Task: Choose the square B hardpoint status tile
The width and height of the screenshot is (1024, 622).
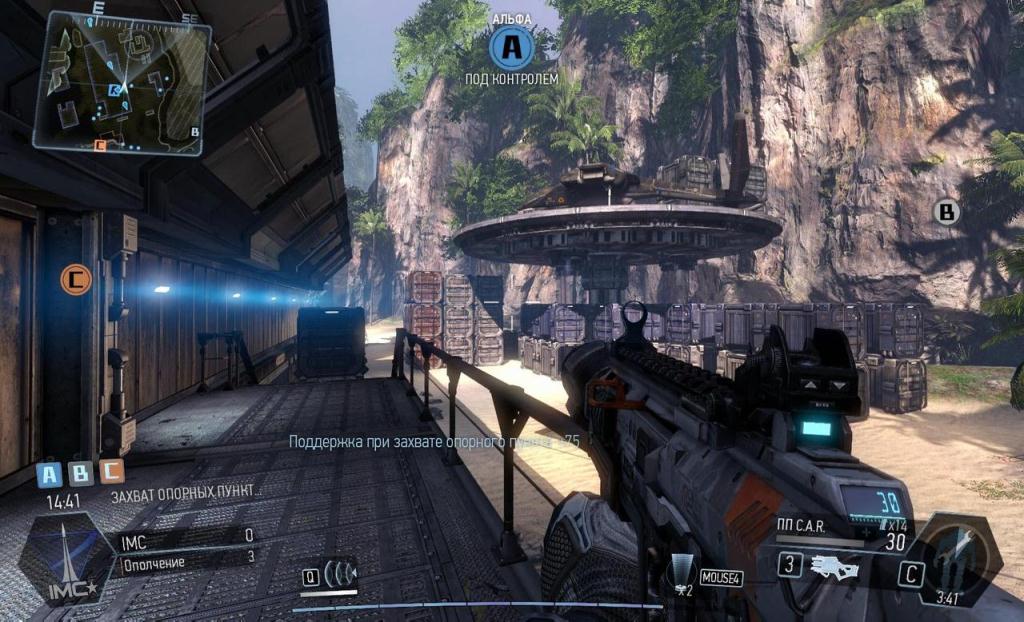Action: (81, 473)
